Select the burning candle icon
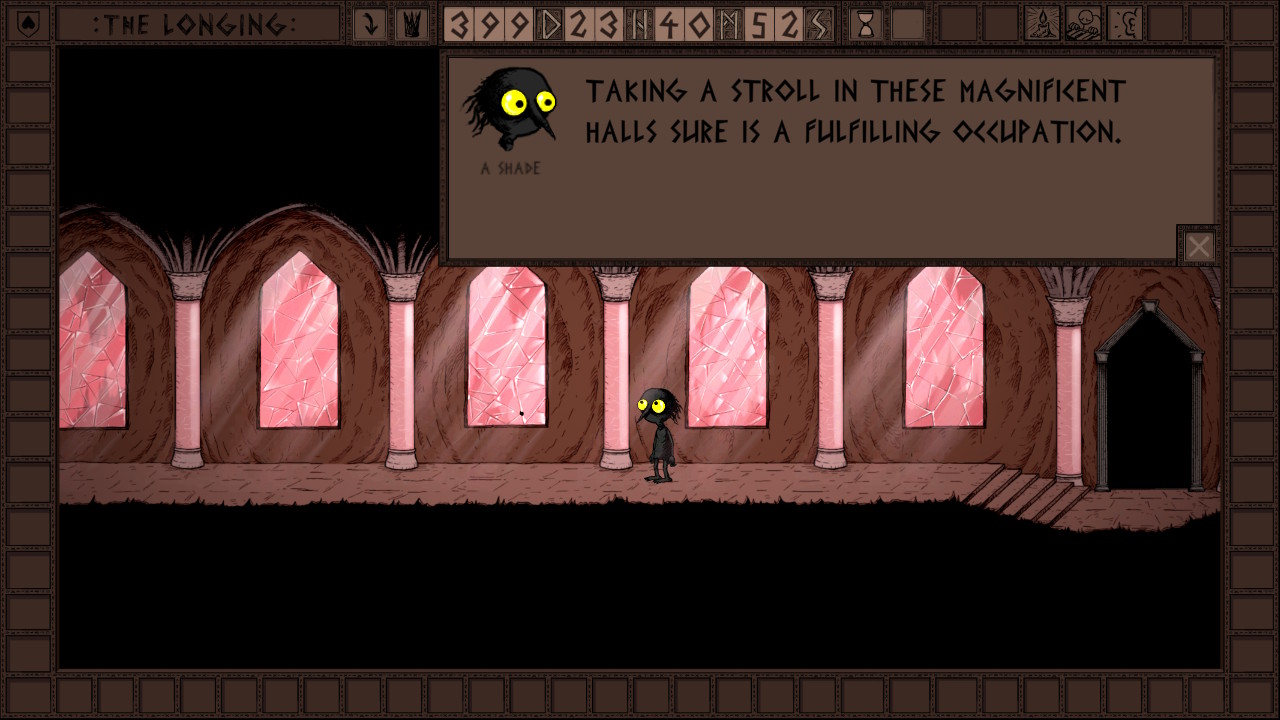 [1043, 24]
